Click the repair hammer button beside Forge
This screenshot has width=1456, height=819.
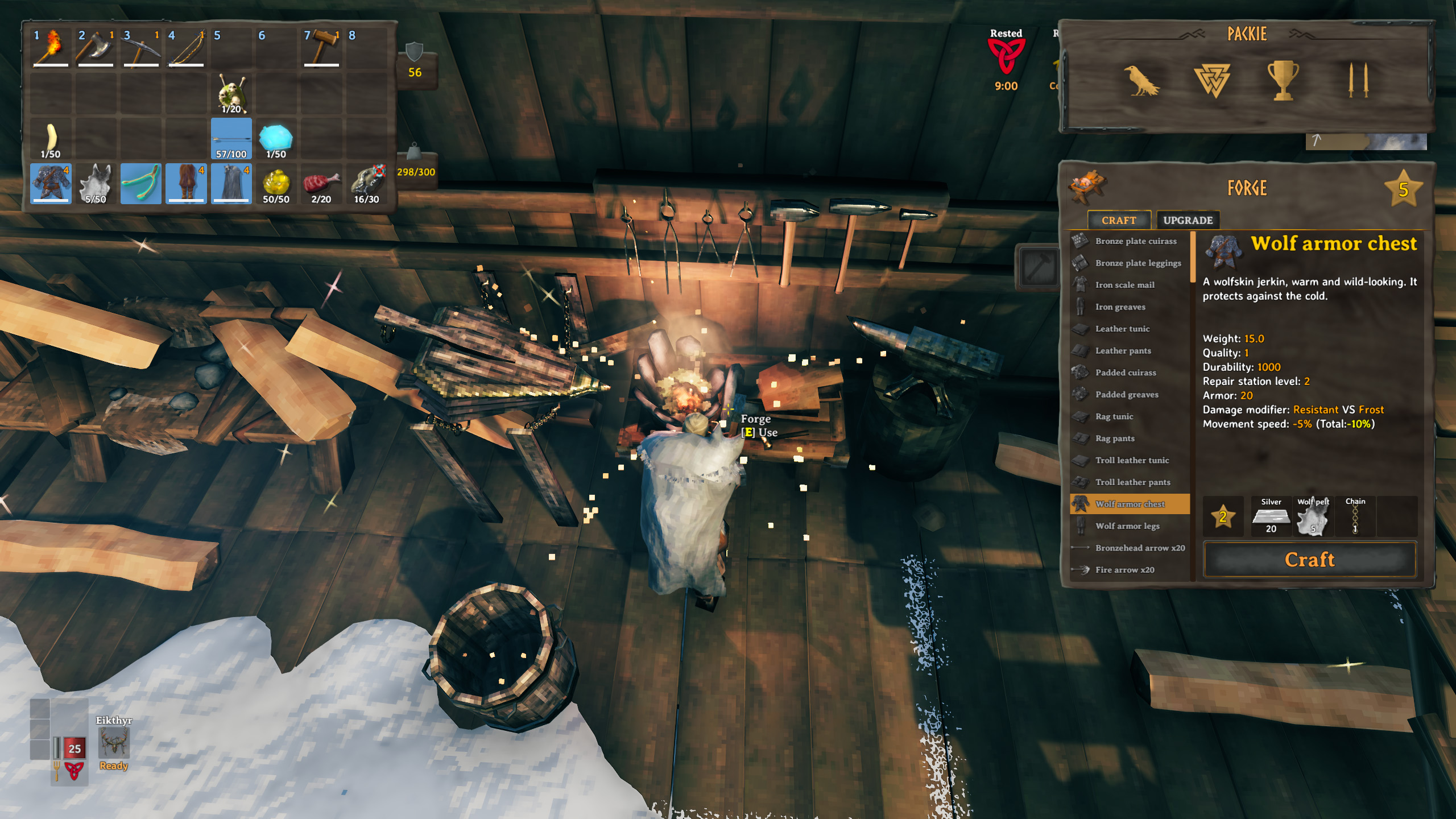[1037, 266]
